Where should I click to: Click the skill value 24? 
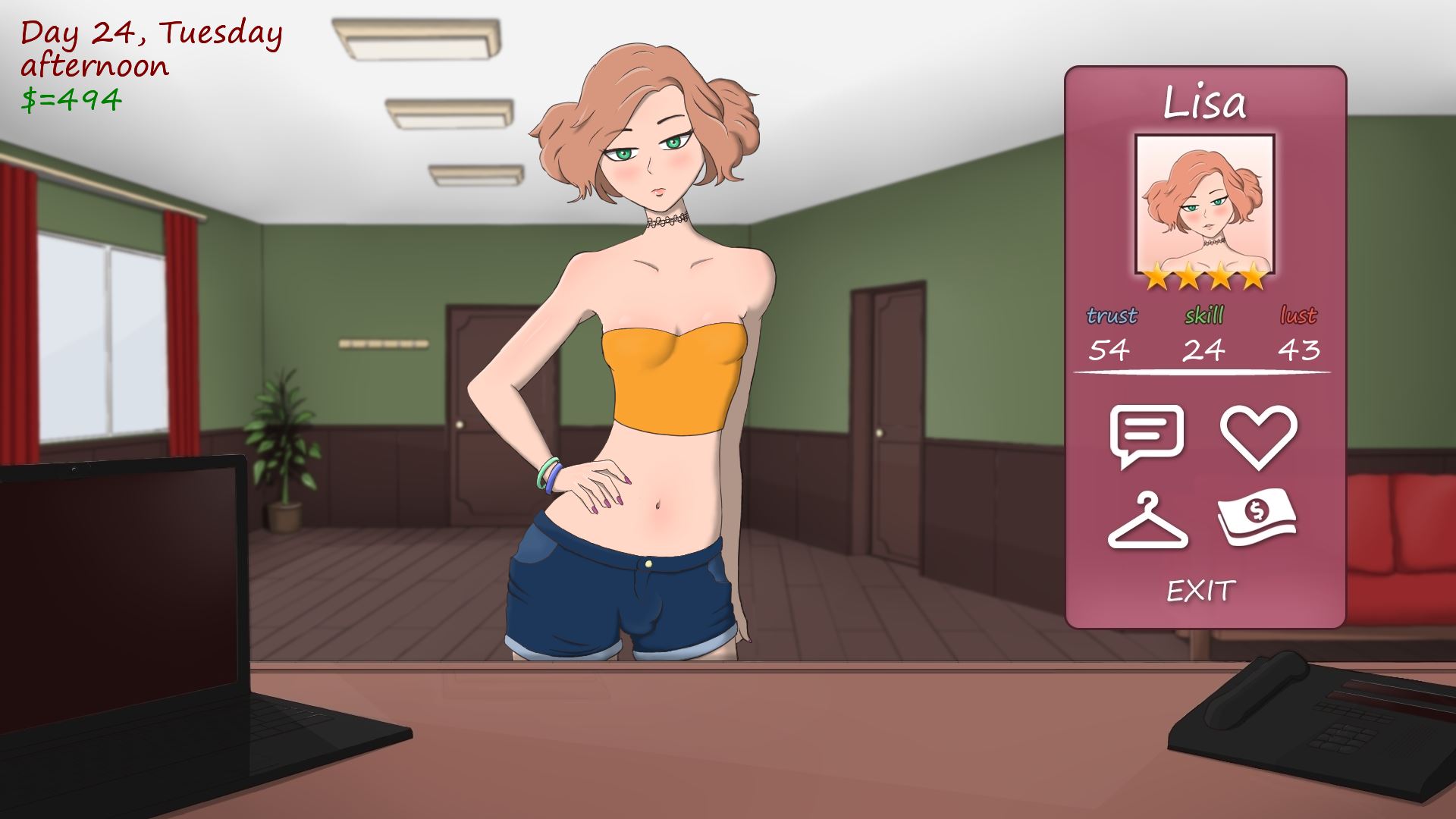pos(1204,350)
